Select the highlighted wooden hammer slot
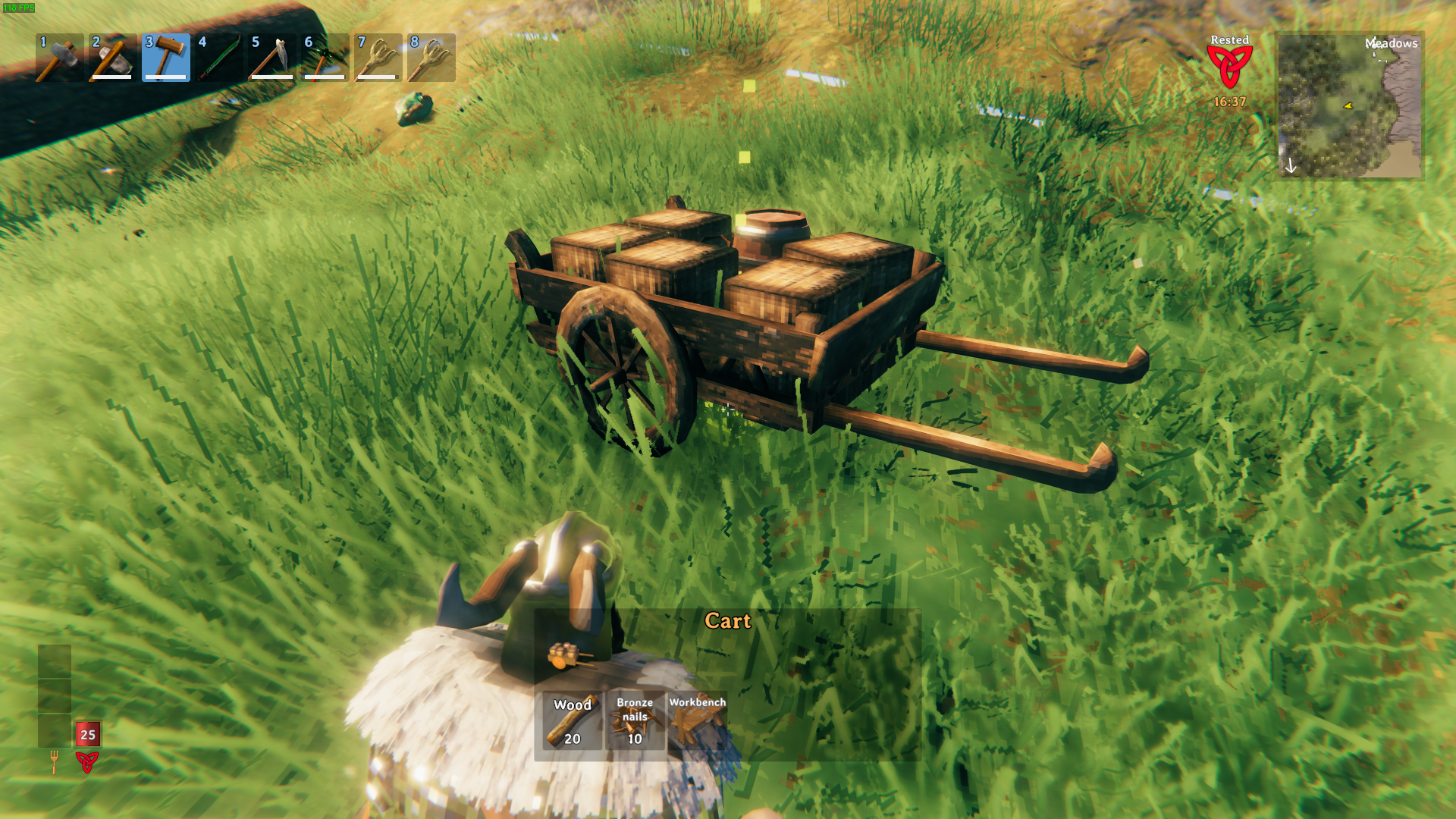This screenshot has height=819, width=1456. 165,58
